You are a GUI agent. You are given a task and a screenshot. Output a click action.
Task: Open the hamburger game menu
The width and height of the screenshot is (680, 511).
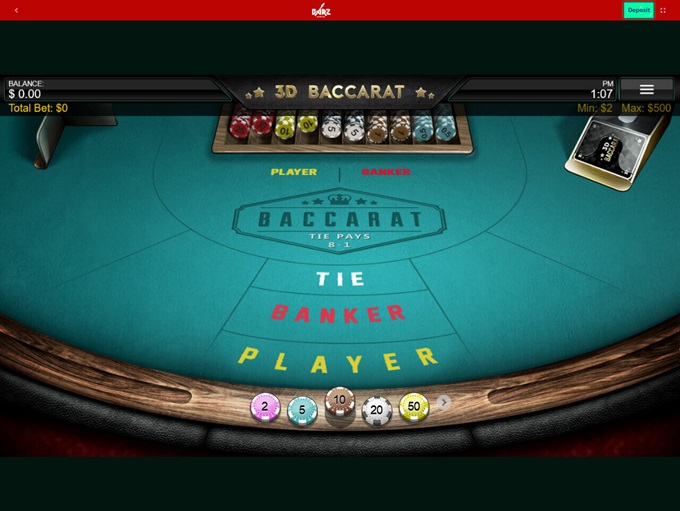point(646,90)
